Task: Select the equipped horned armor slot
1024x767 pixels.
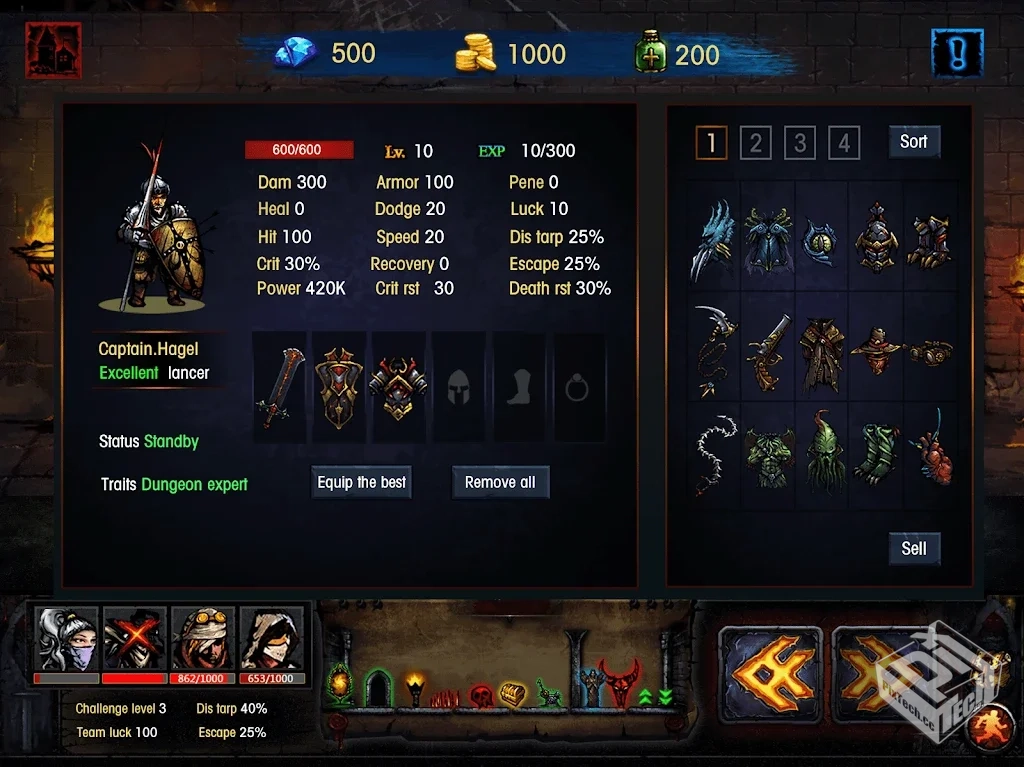Action: coord(398,387)
